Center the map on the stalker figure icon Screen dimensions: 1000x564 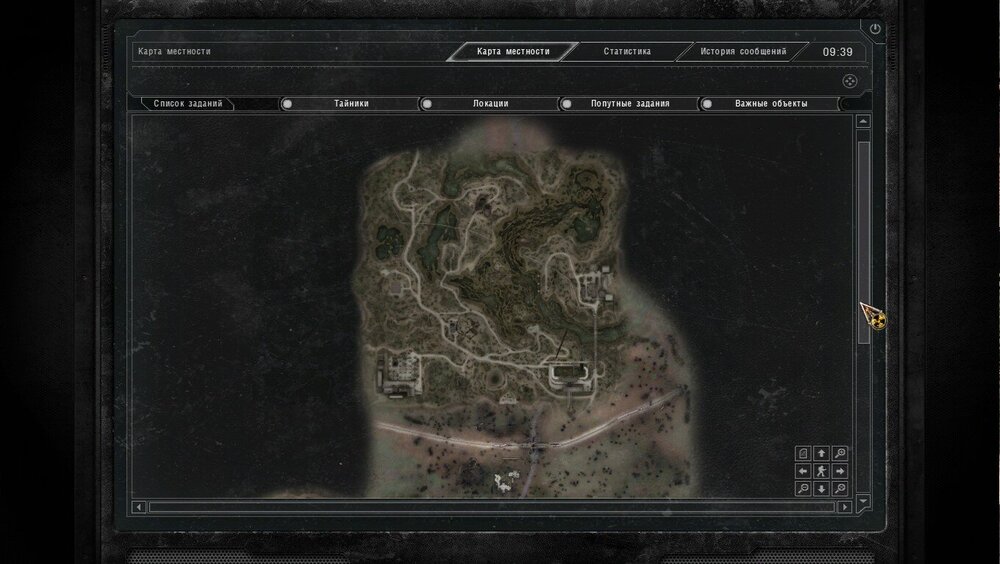(x=821, y=470)
